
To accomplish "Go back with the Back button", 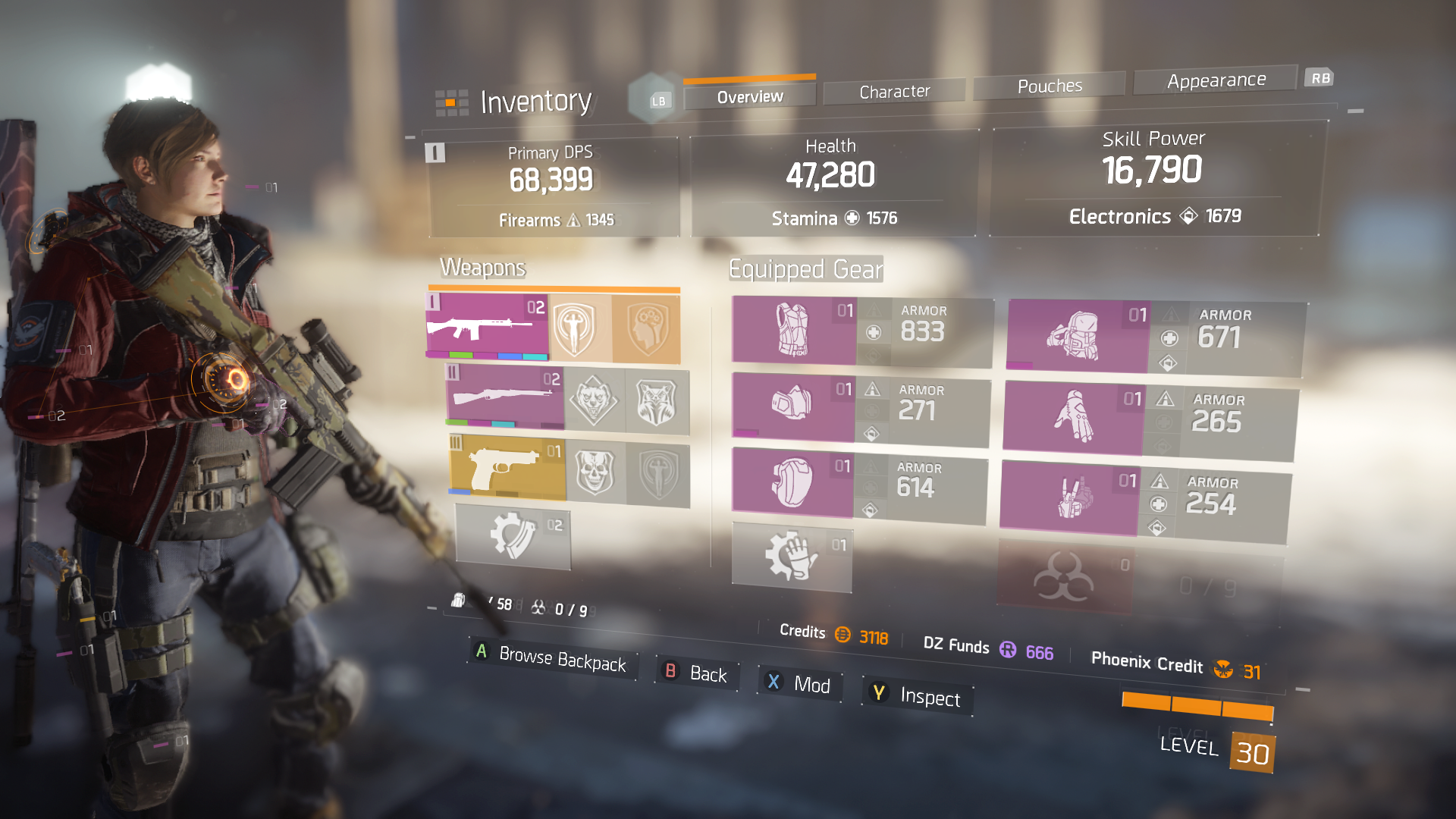I will point(697,673).
